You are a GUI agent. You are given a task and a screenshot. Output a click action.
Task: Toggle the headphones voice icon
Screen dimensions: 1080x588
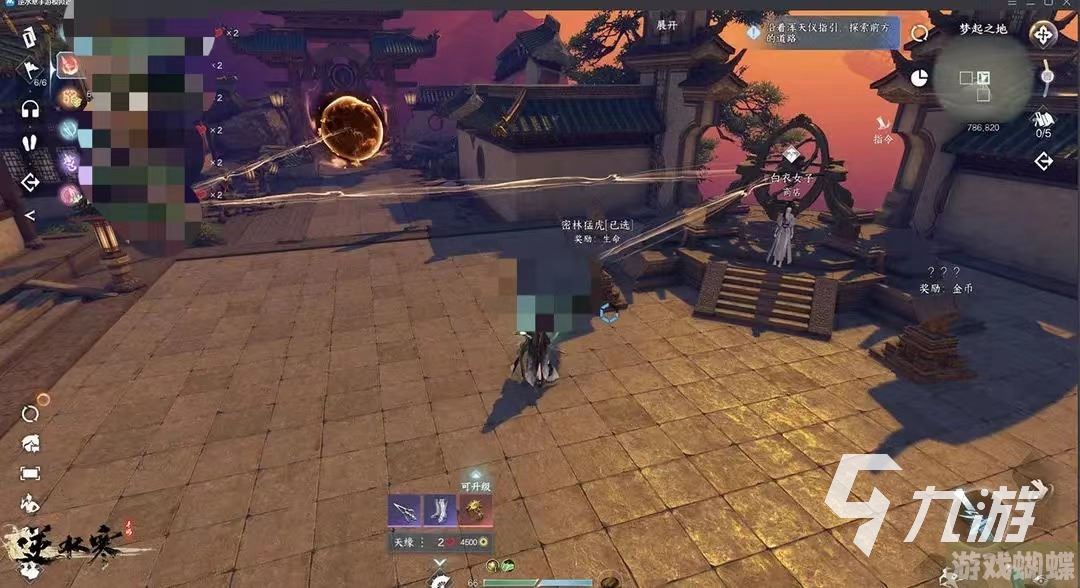[x=29, y=108]
